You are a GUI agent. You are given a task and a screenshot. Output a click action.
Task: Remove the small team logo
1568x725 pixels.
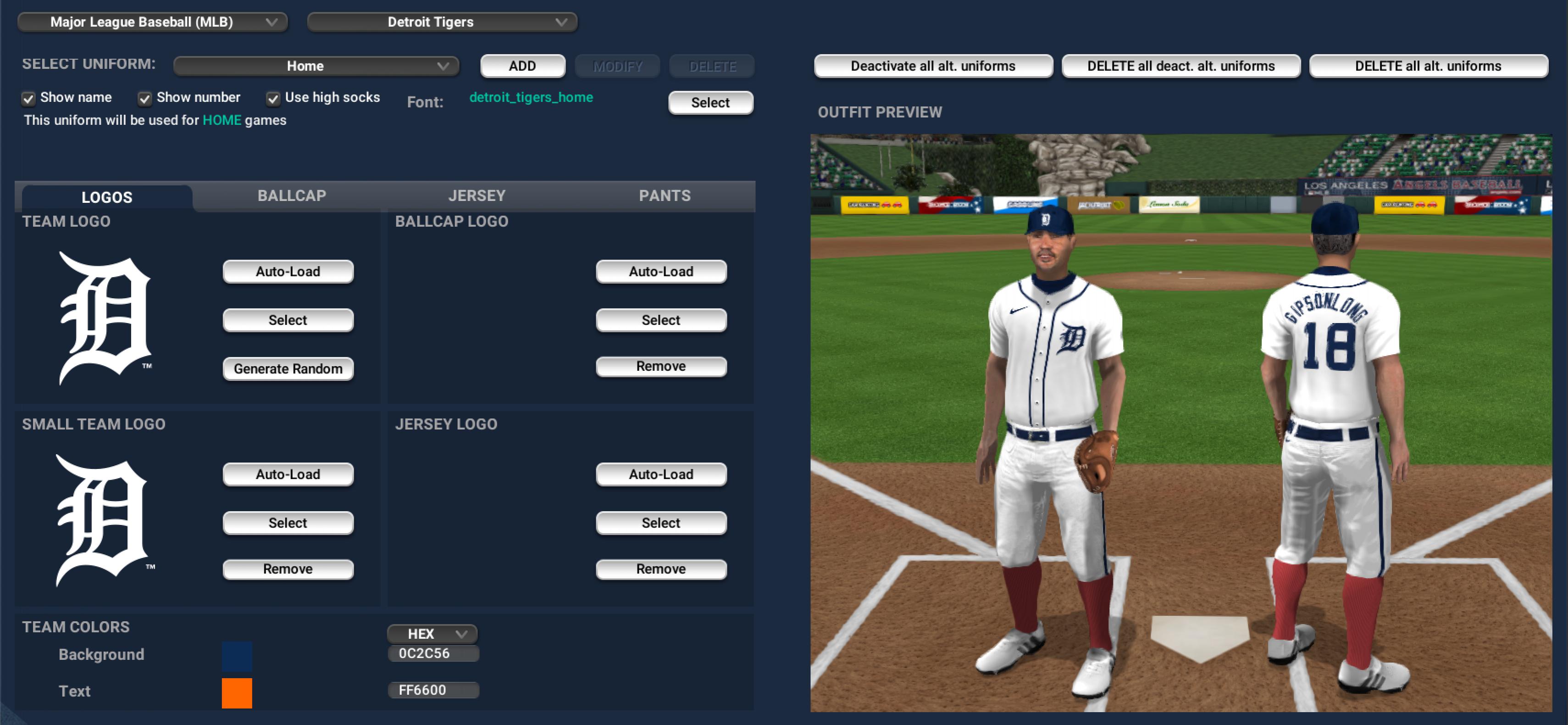pyautogui.click(x=288, y=569)
